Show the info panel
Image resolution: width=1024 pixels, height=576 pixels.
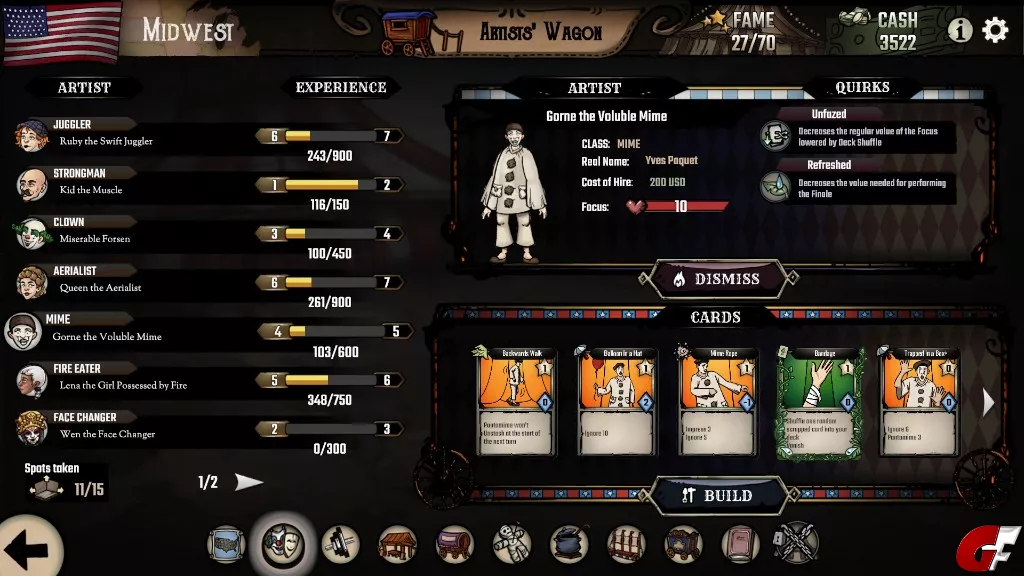click(x=960, y=30)
